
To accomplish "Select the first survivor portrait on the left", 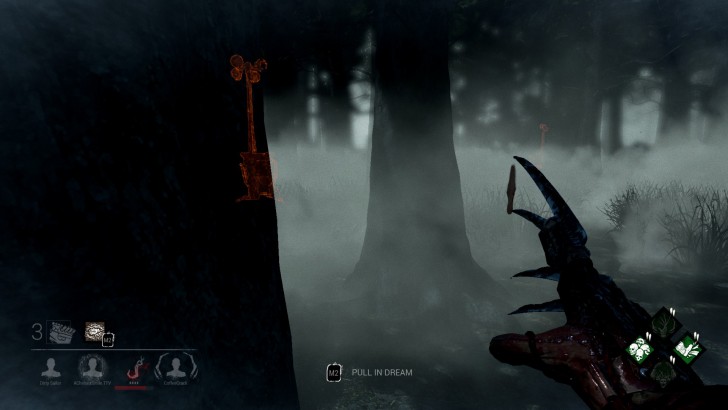I will [x=50, y=366].
